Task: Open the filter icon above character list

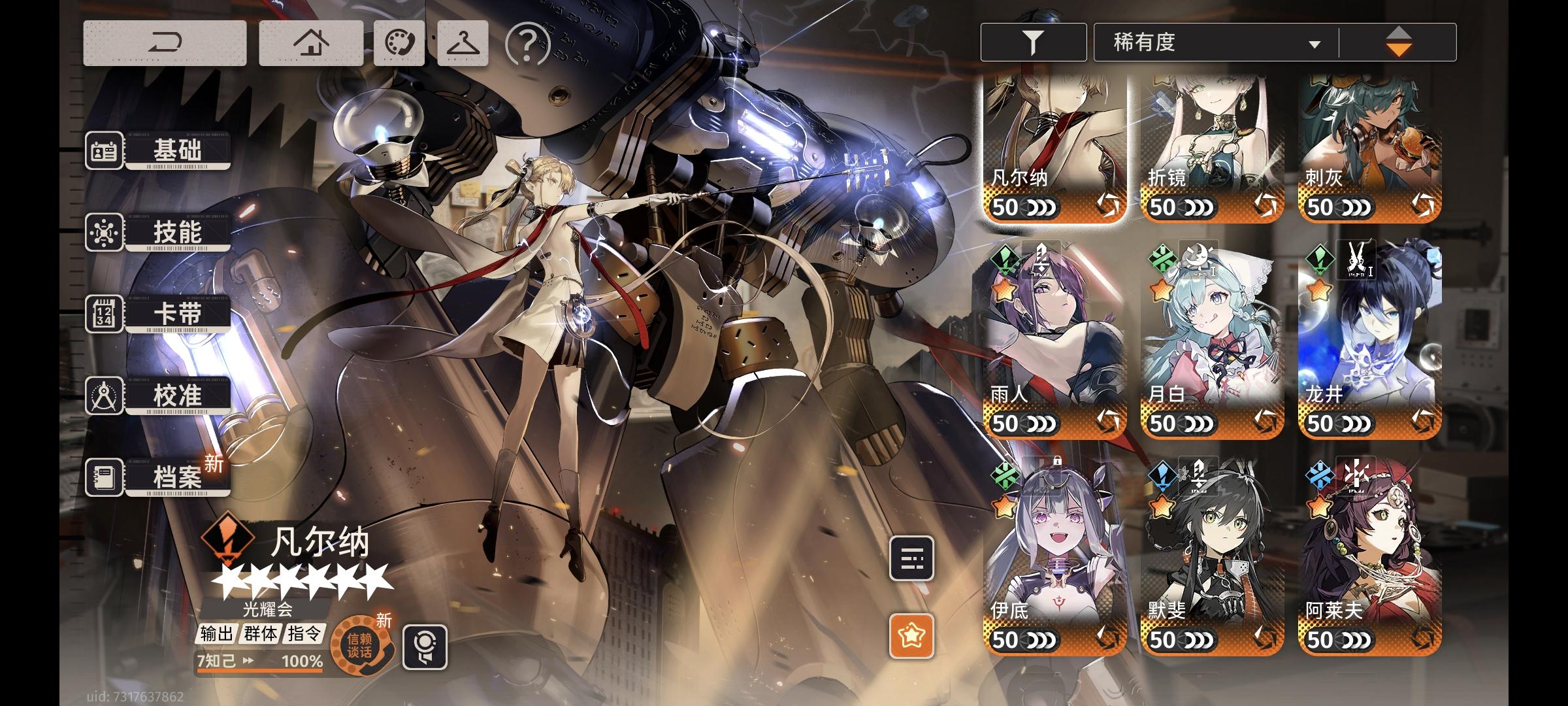Action: point(1032,41)
